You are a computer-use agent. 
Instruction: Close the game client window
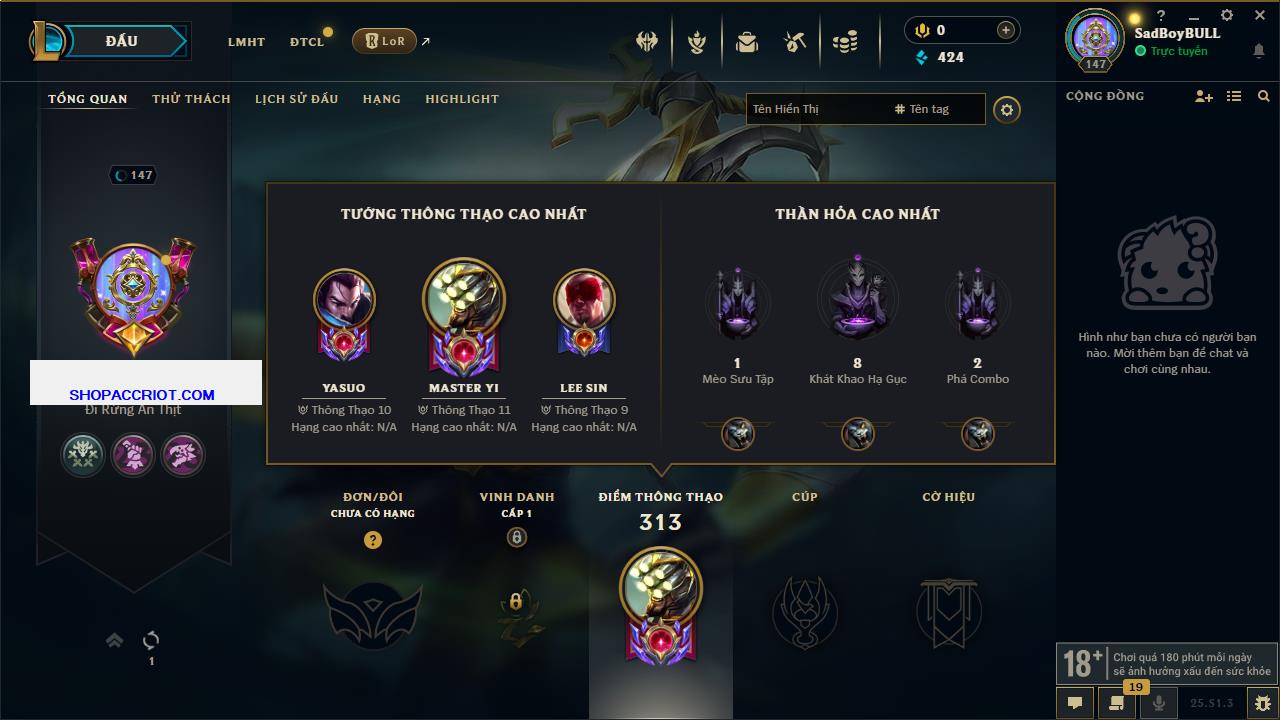[x=1259, y=15]
